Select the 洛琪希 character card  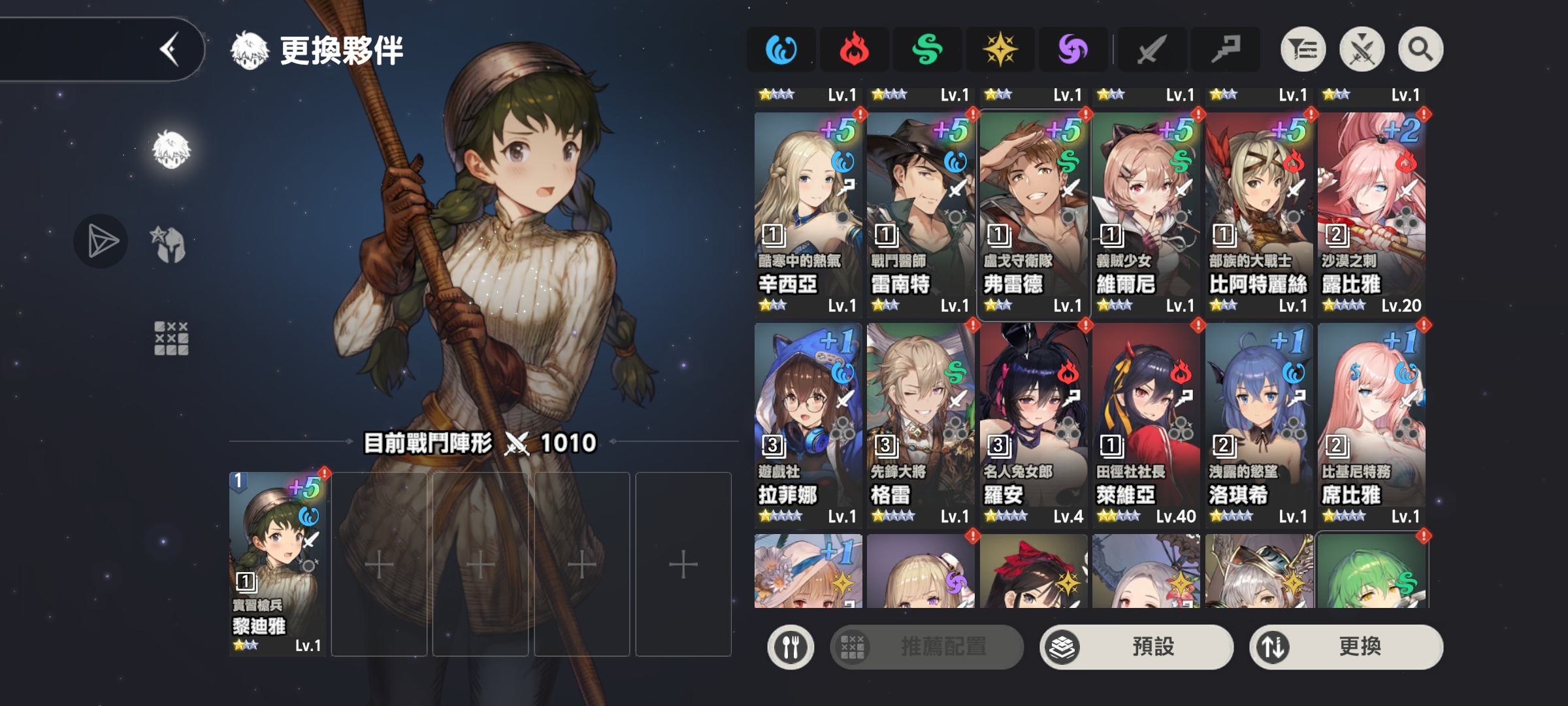pyautogui.click(x=1259, y=424)
